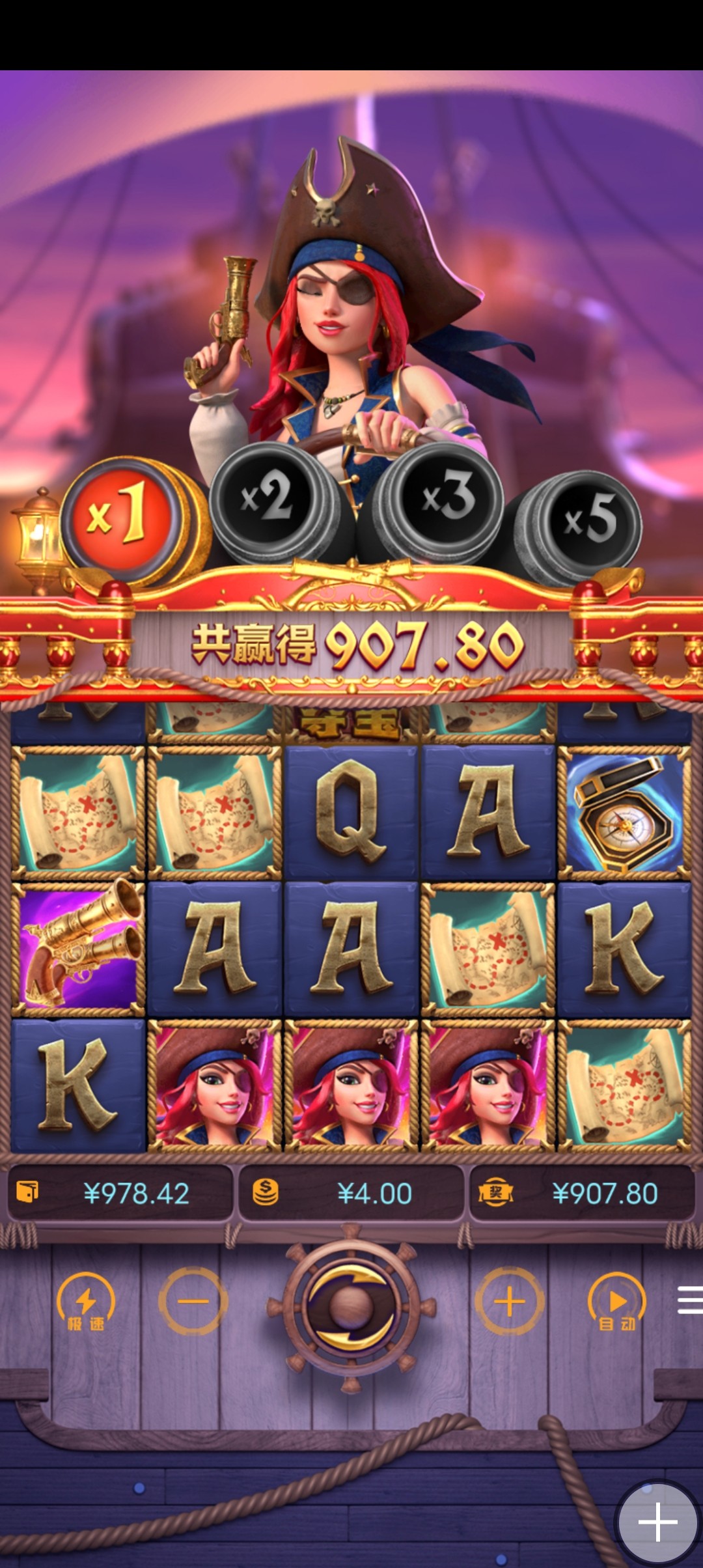Decrease the bet with the minus button
Screen dimensions: 703x1568
(x=193, y=1301)
